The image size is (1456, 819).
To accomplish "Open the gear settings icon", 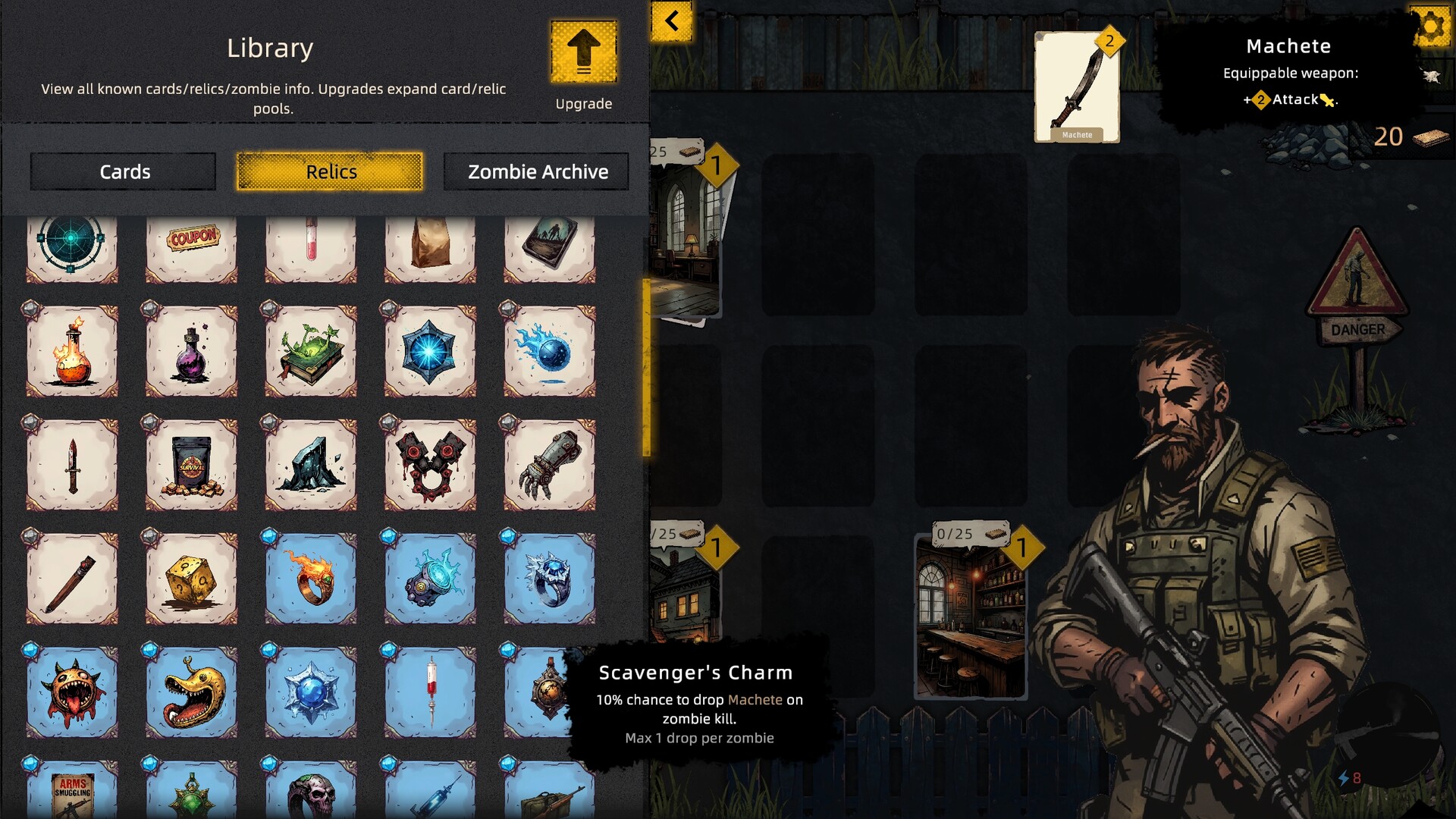I will tap(1430, 27).
